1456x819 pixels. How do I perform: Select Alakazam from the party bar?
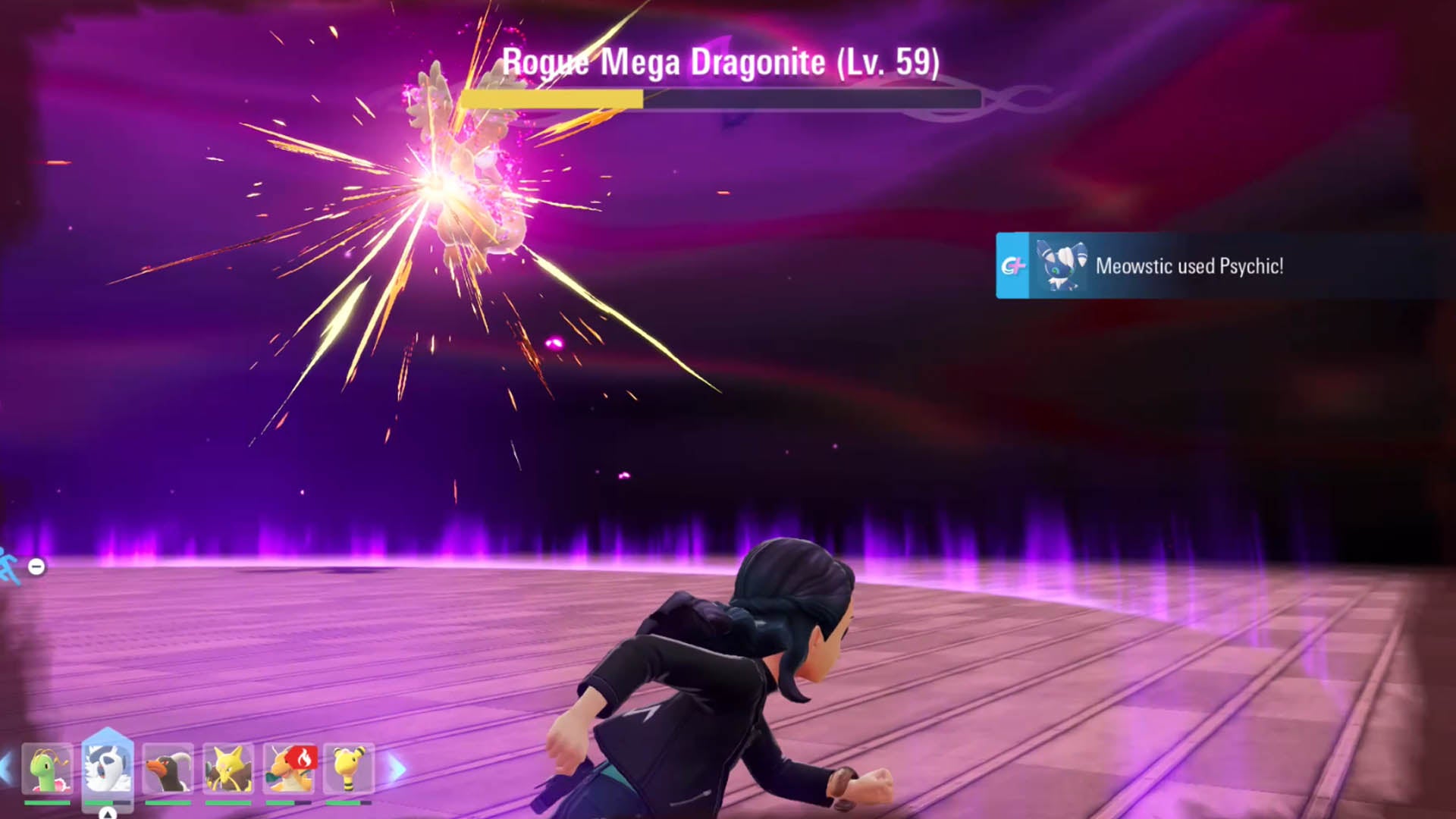tap(227, 769)
